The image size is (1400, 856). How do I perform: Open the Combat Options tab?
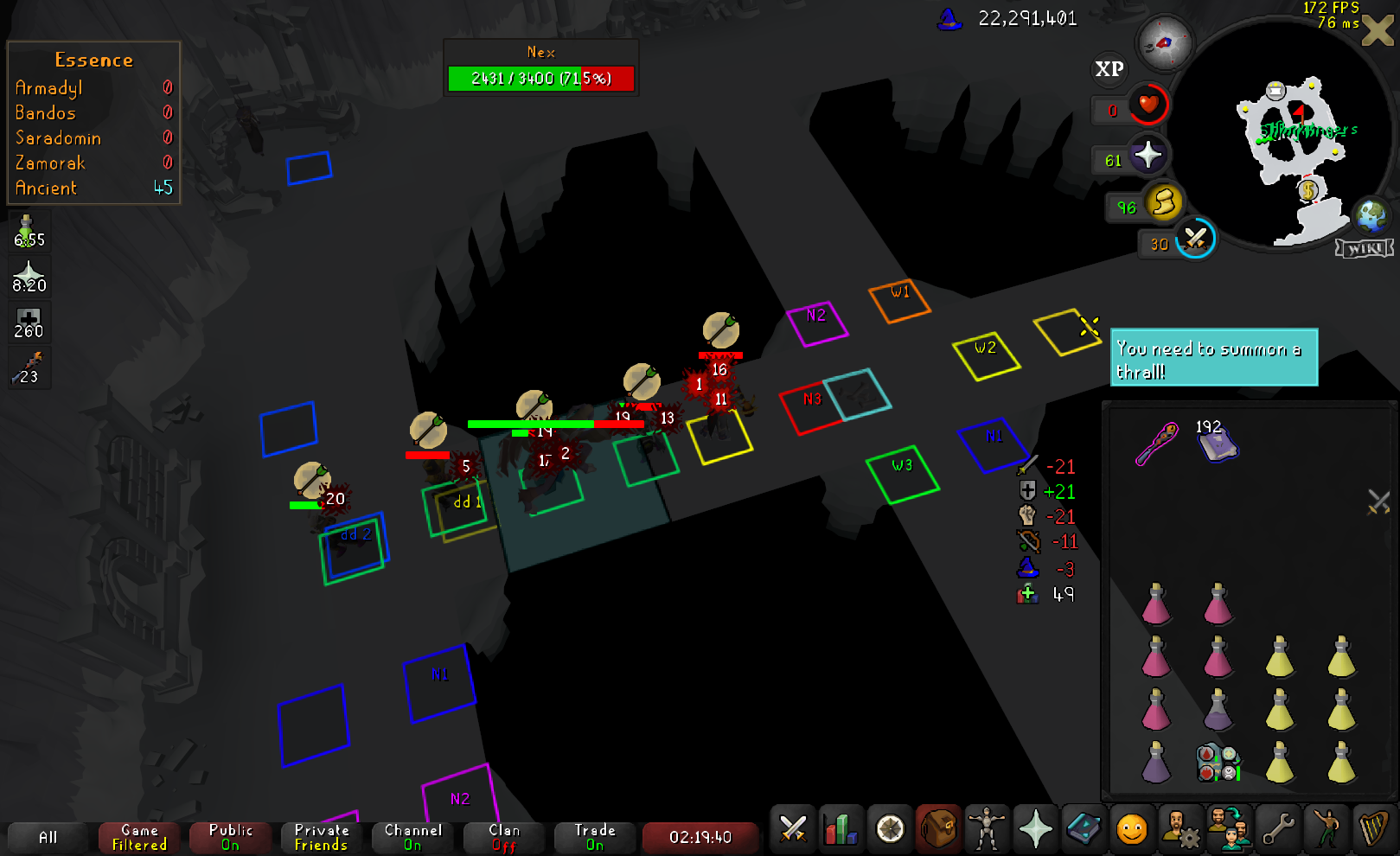[792, 829]
